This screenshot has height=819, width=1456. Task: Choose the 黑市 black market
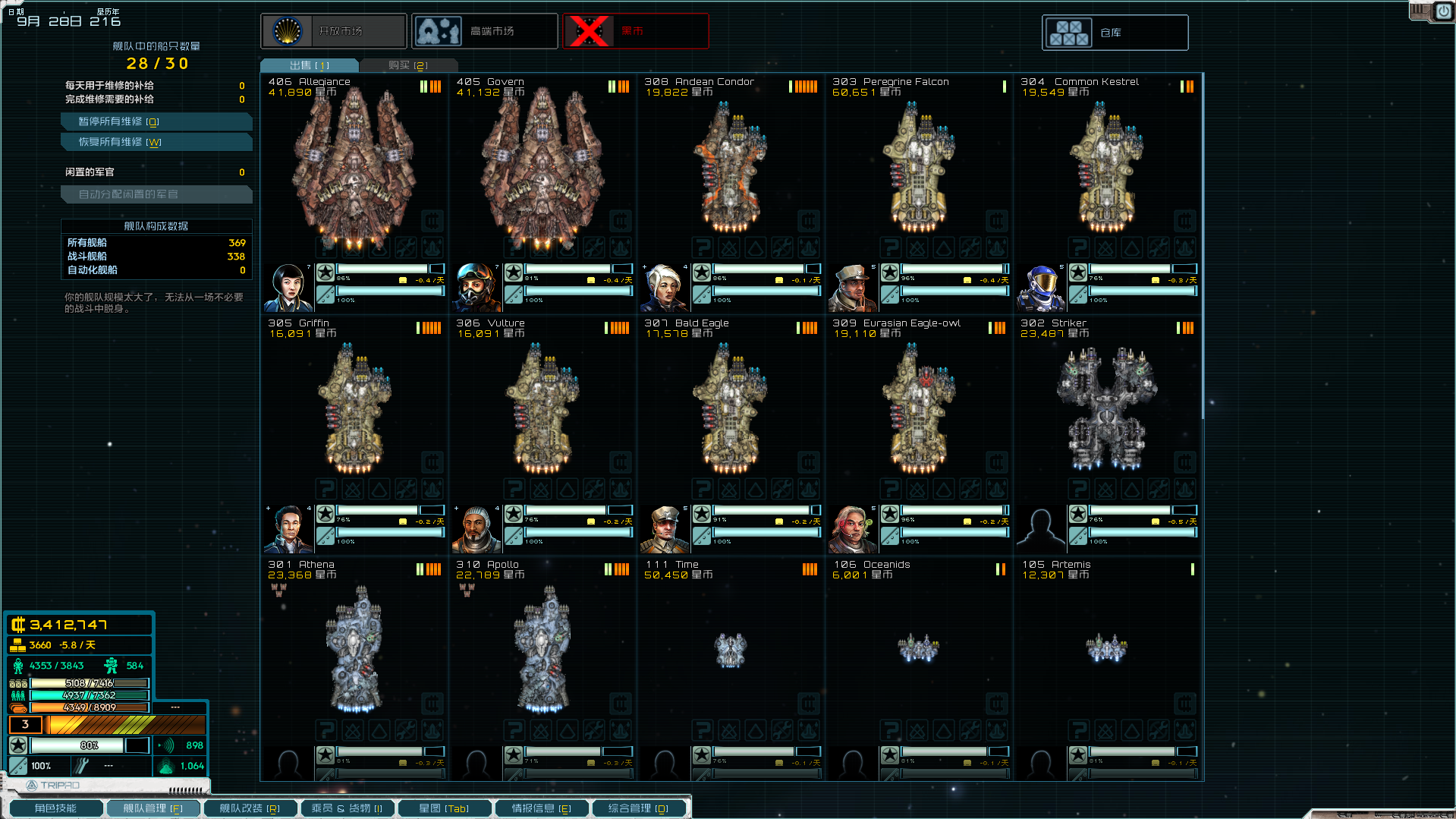coord(636,31)
